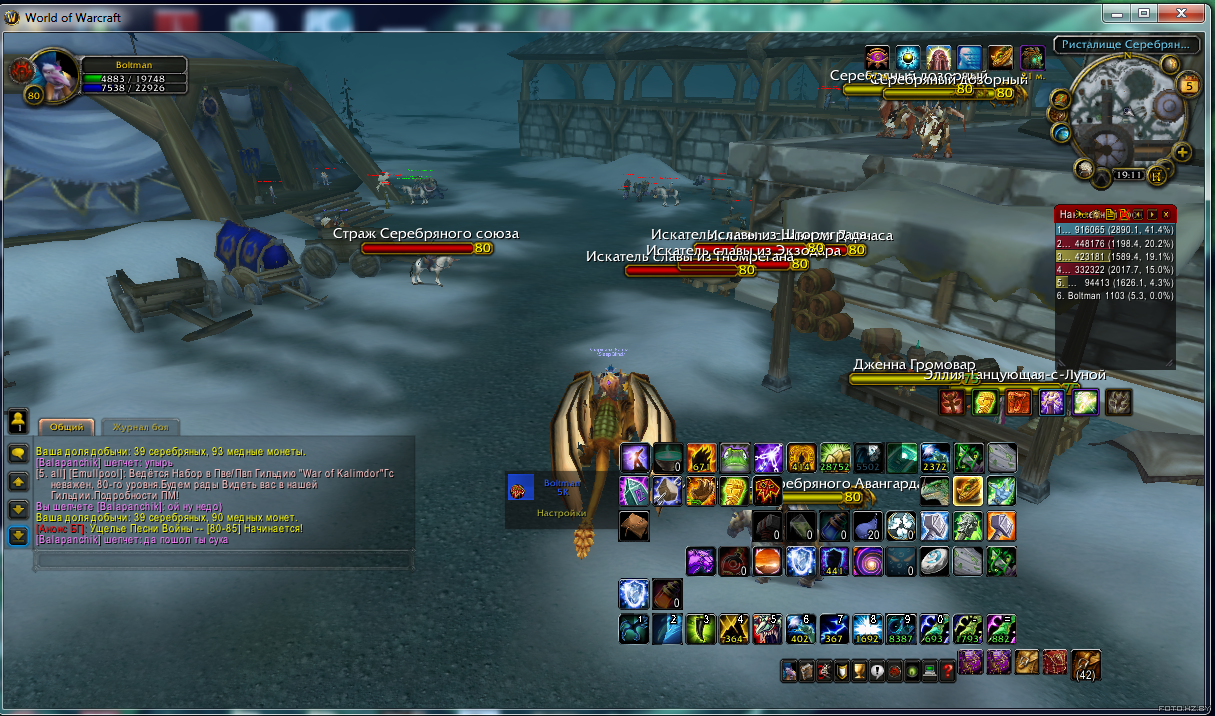Open the minimap
Screen dimensions: 1215x716
[1123, 110]
